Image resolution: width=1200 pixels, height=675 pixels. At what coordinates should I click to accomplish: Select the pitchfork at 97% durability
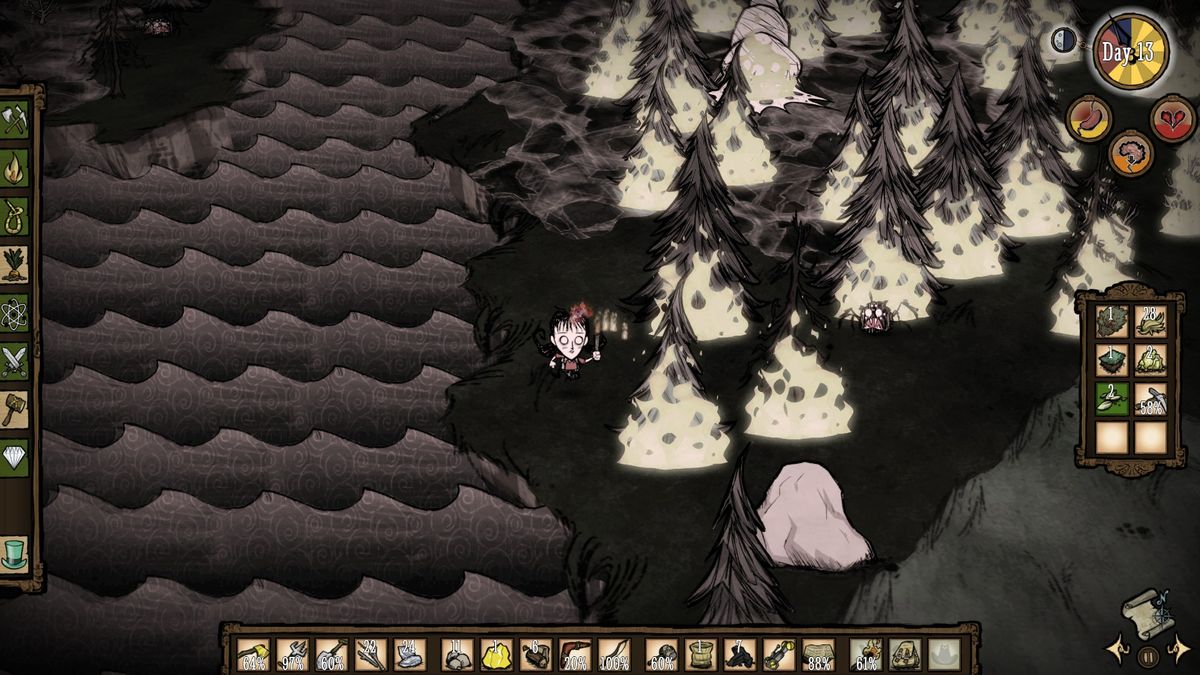pyautogui.click(x=291, y=653)
